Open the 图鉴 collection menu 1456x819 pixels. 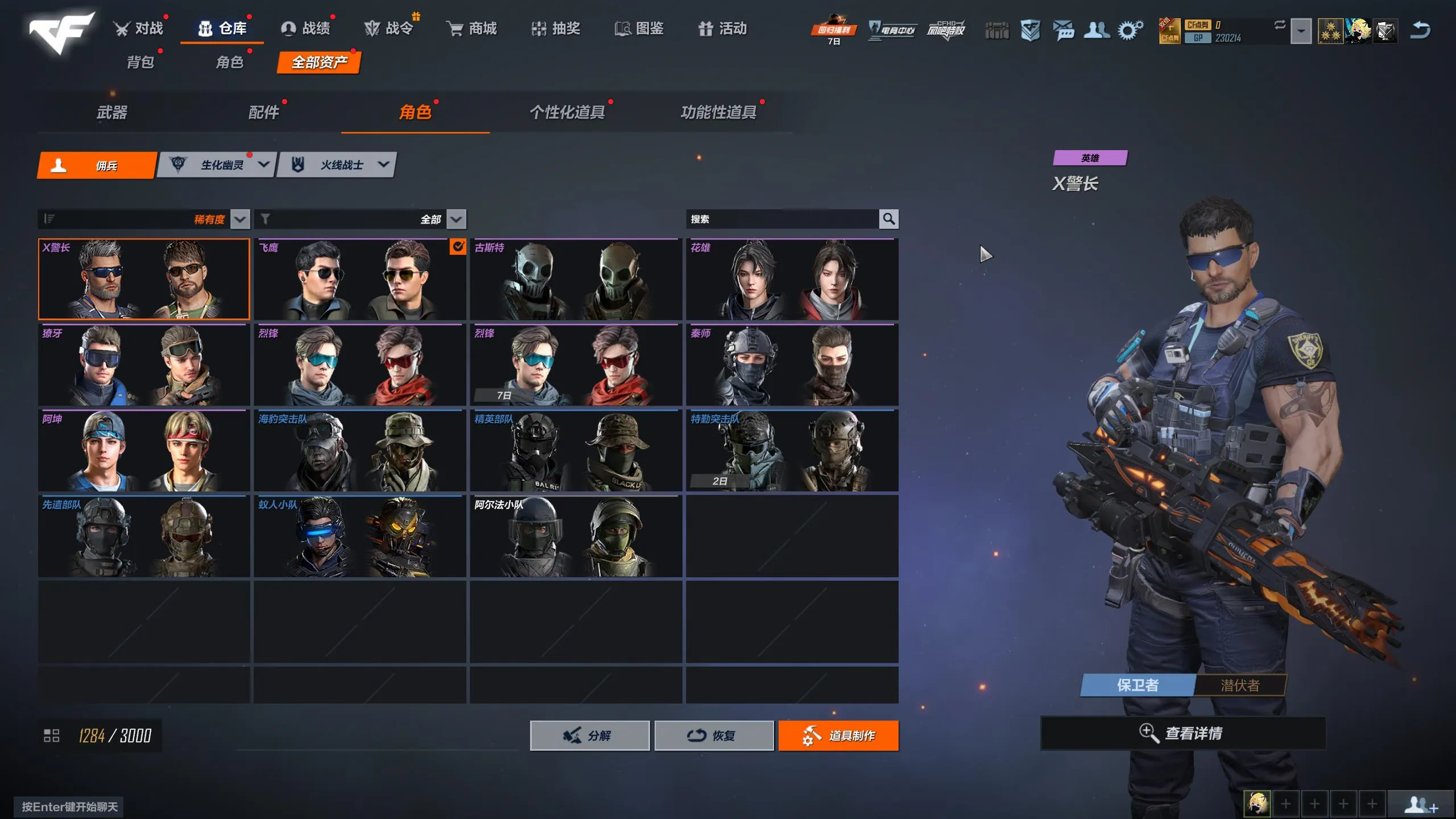(639, 28)
